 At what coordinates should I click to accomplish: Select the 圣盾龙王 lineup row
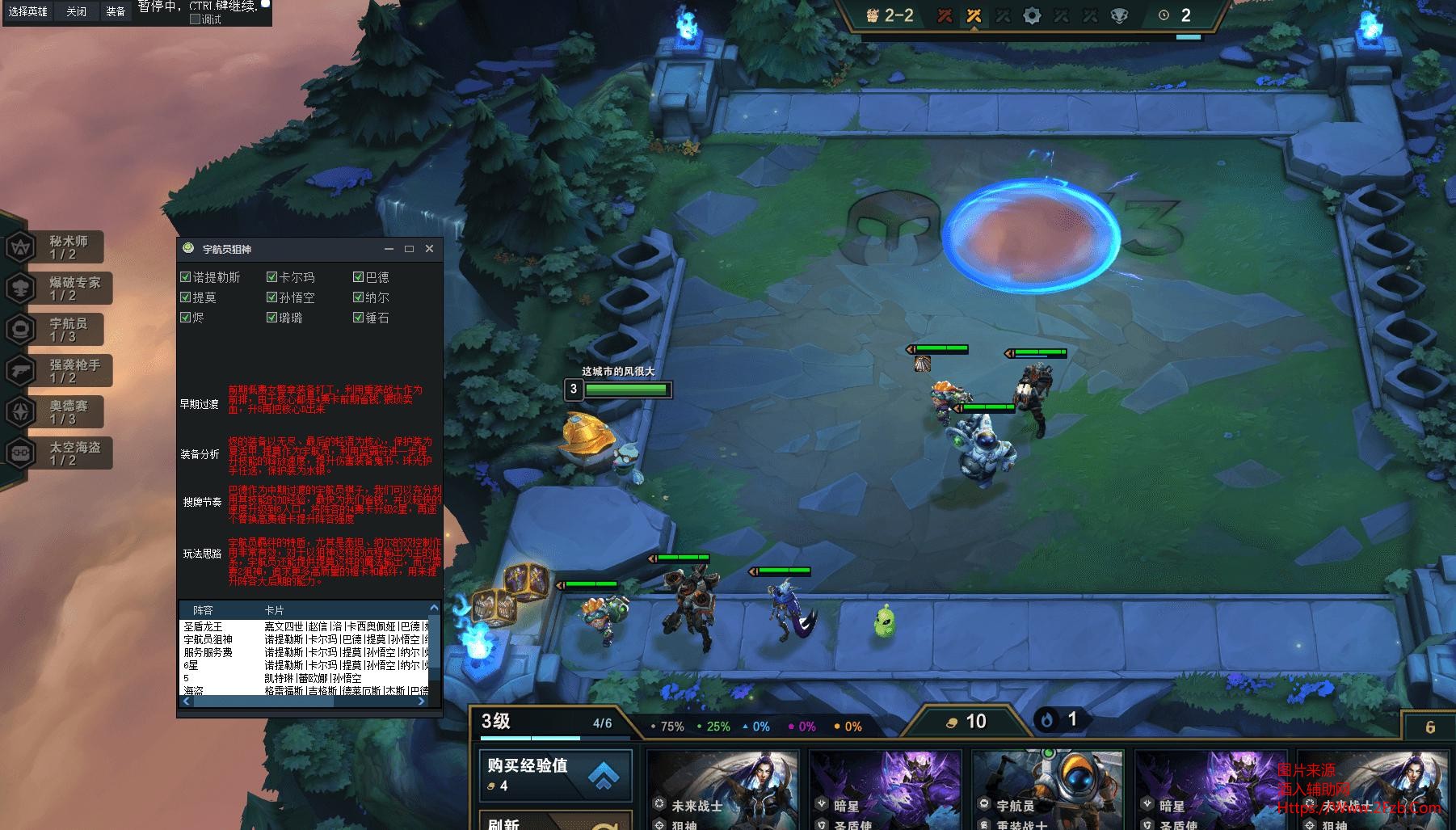tap(203, 626)
